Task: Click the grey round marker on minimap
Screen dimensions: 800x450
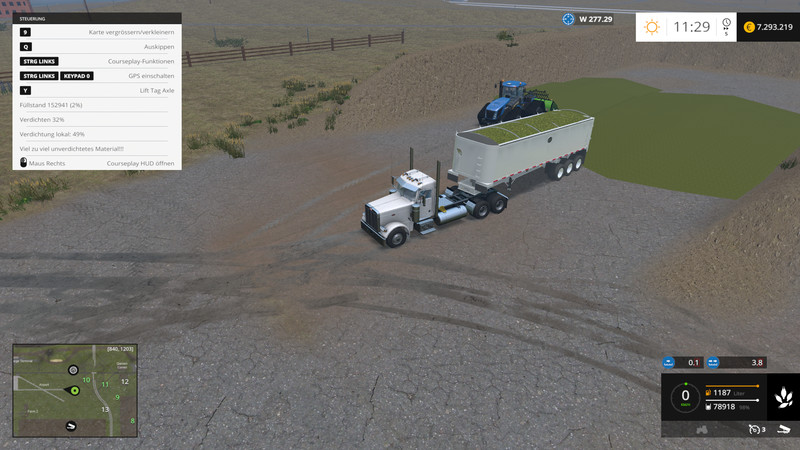Action: click(x=73, y=370)
